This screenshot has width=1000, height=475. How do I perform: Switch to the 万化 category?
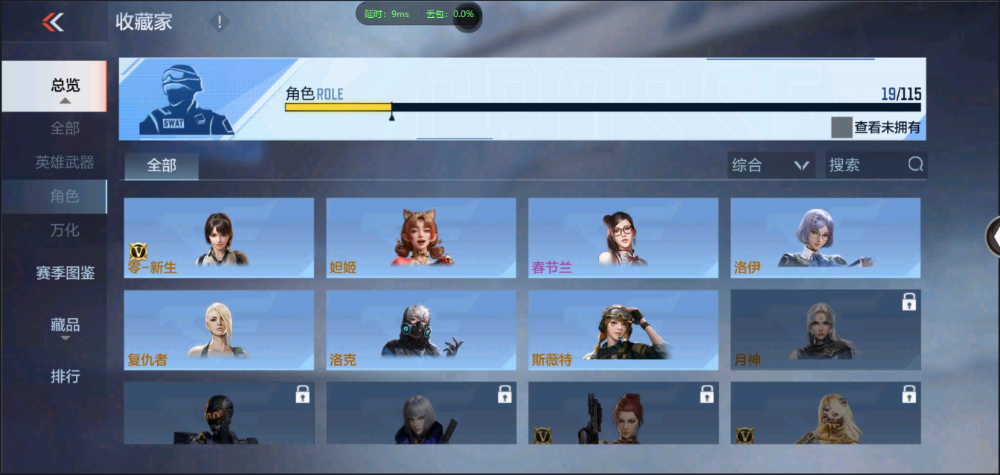tap(64, 230)
